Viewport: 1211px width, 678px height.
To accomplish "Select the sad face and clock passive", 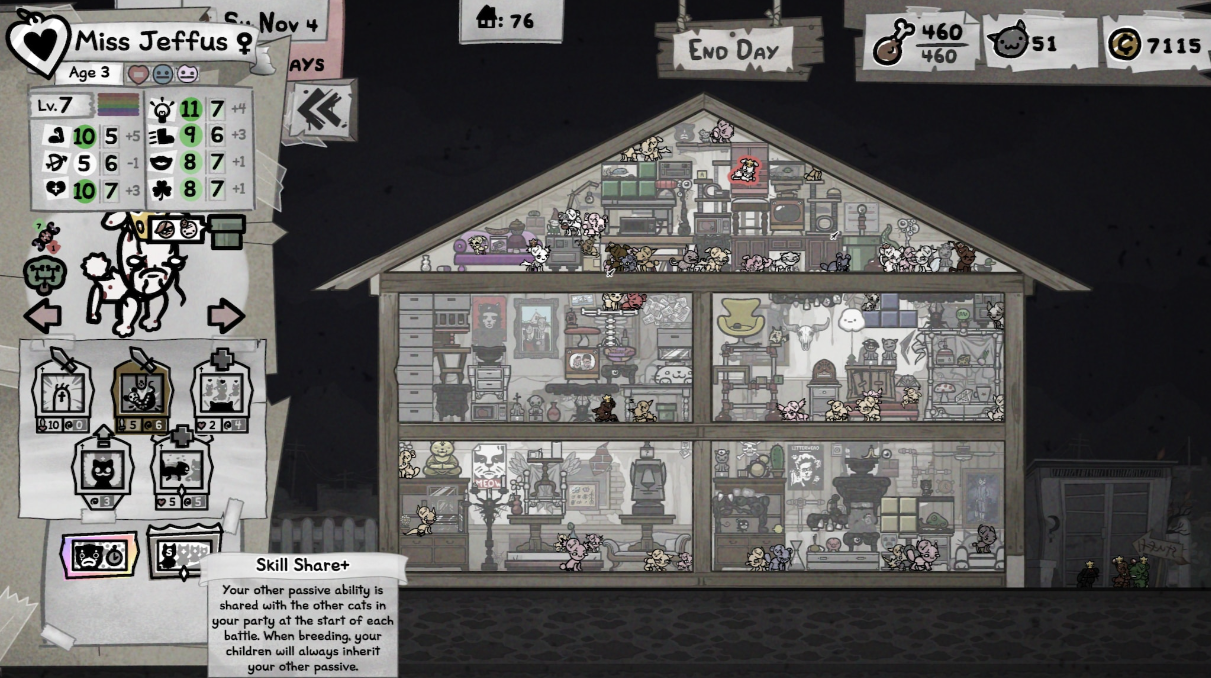I will pyautogui.click(x=99, y=554).
